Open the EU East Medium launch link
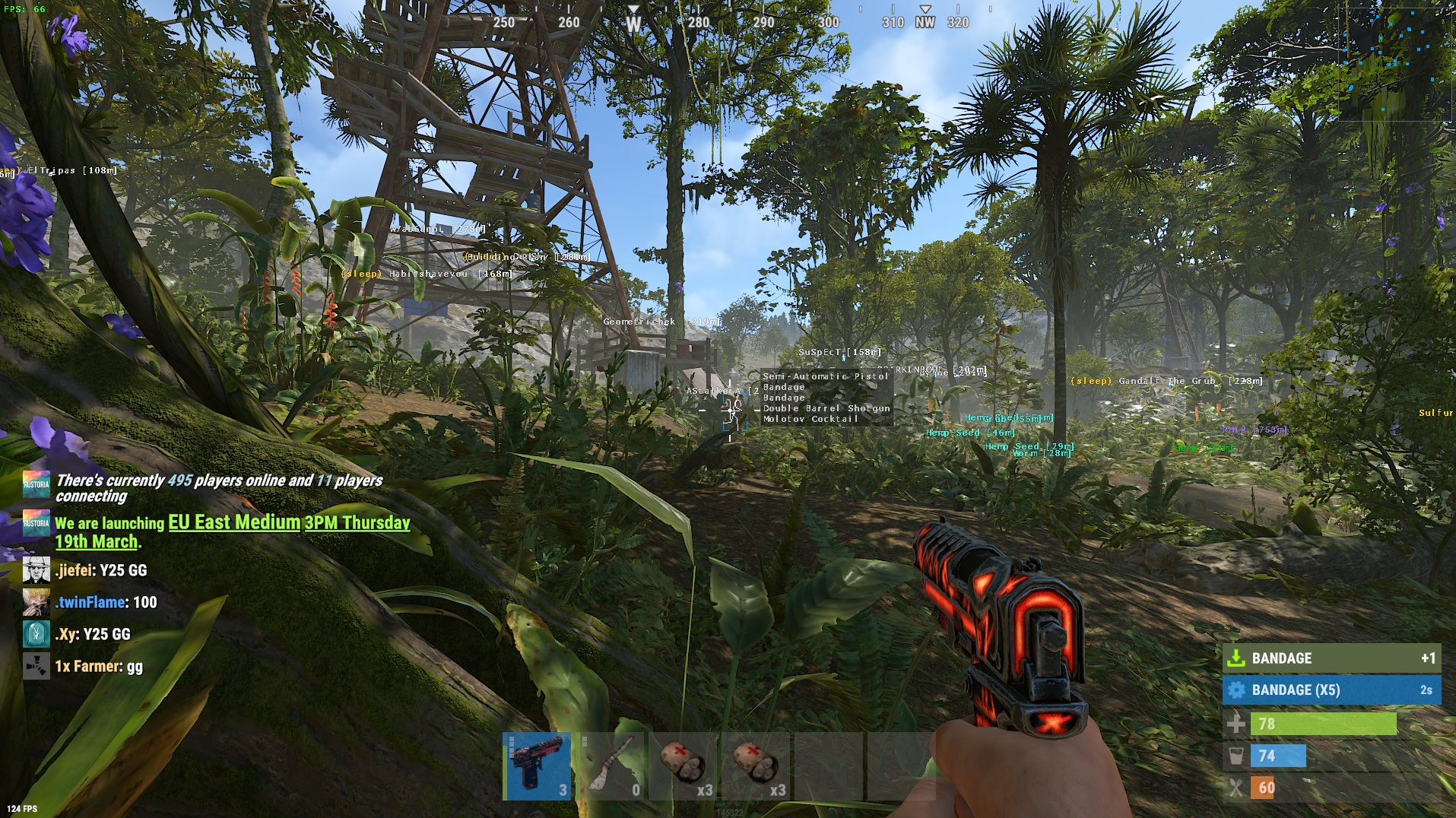1456x818 pixels. tap(233, 523)
